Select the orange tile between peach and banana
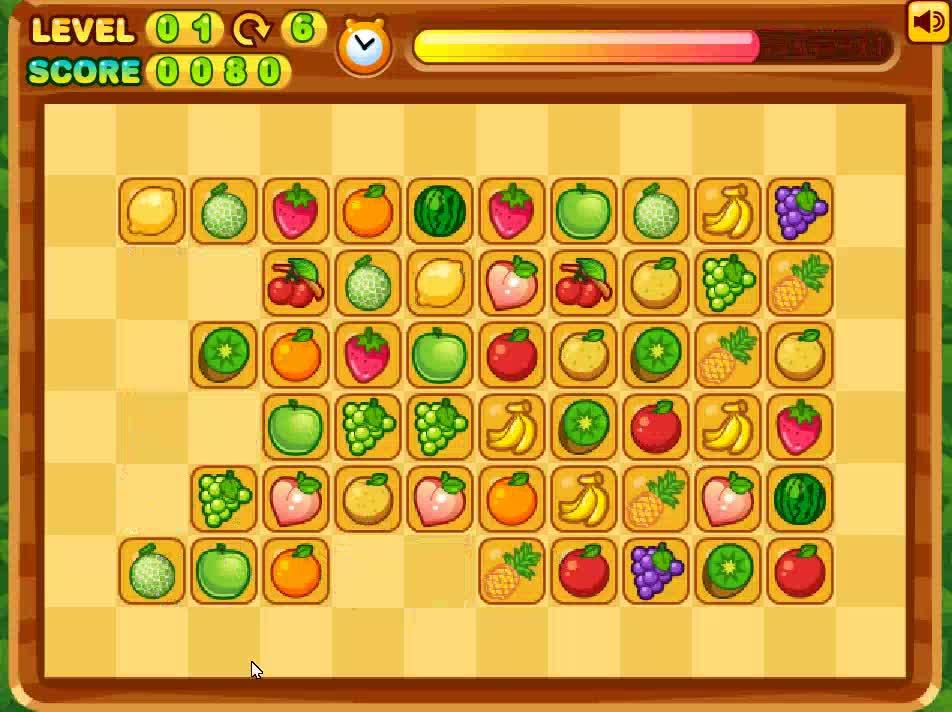Viewport: 952px width, 712px height. tap(512, 499)
